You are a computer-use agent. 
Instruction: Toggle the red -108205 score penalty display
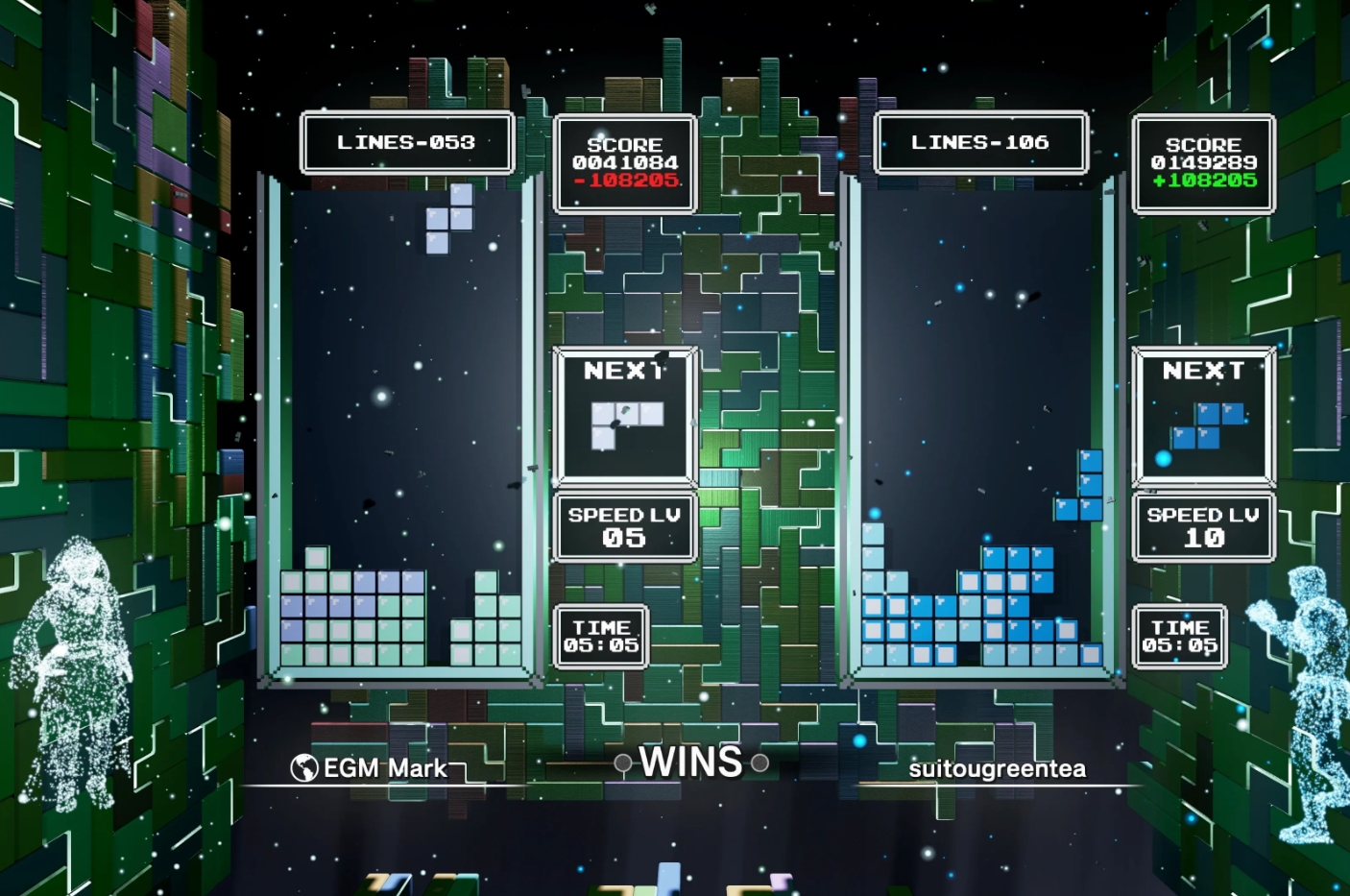[x=623, y=181]
